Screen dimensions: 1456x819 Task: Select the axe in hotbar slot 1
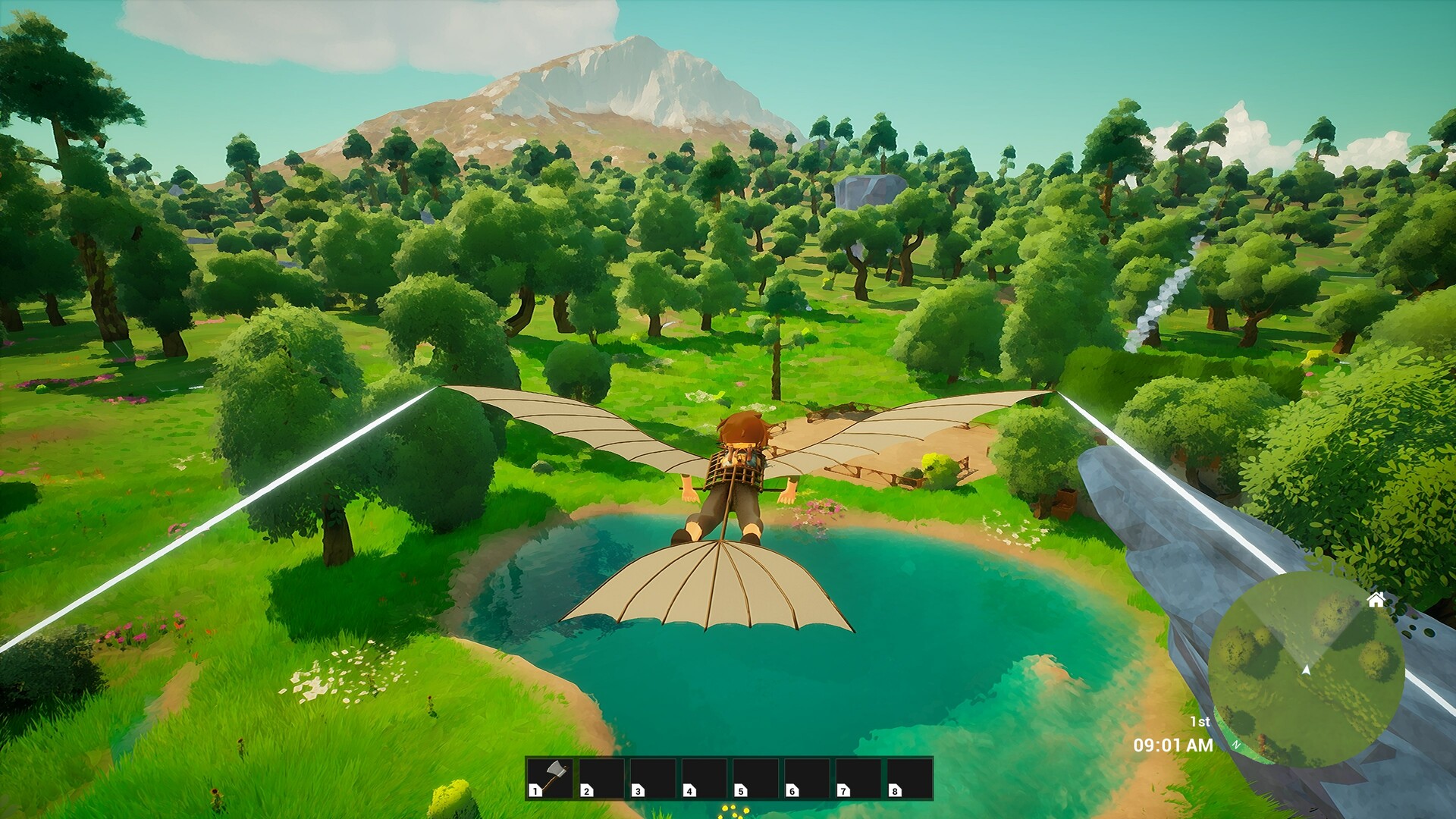[551, 777]
